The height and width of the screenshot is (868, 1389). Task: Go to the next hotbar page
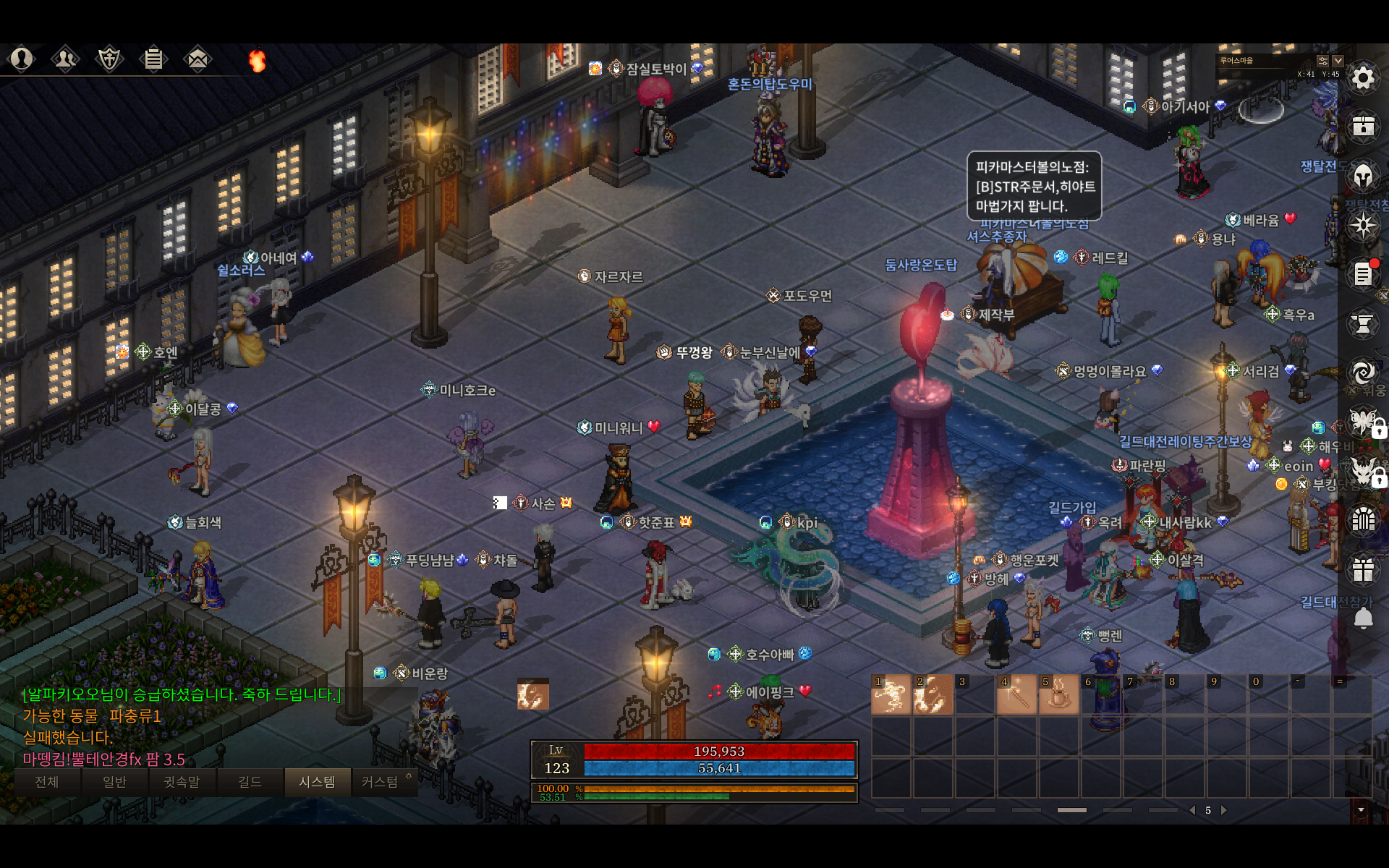1224,810
